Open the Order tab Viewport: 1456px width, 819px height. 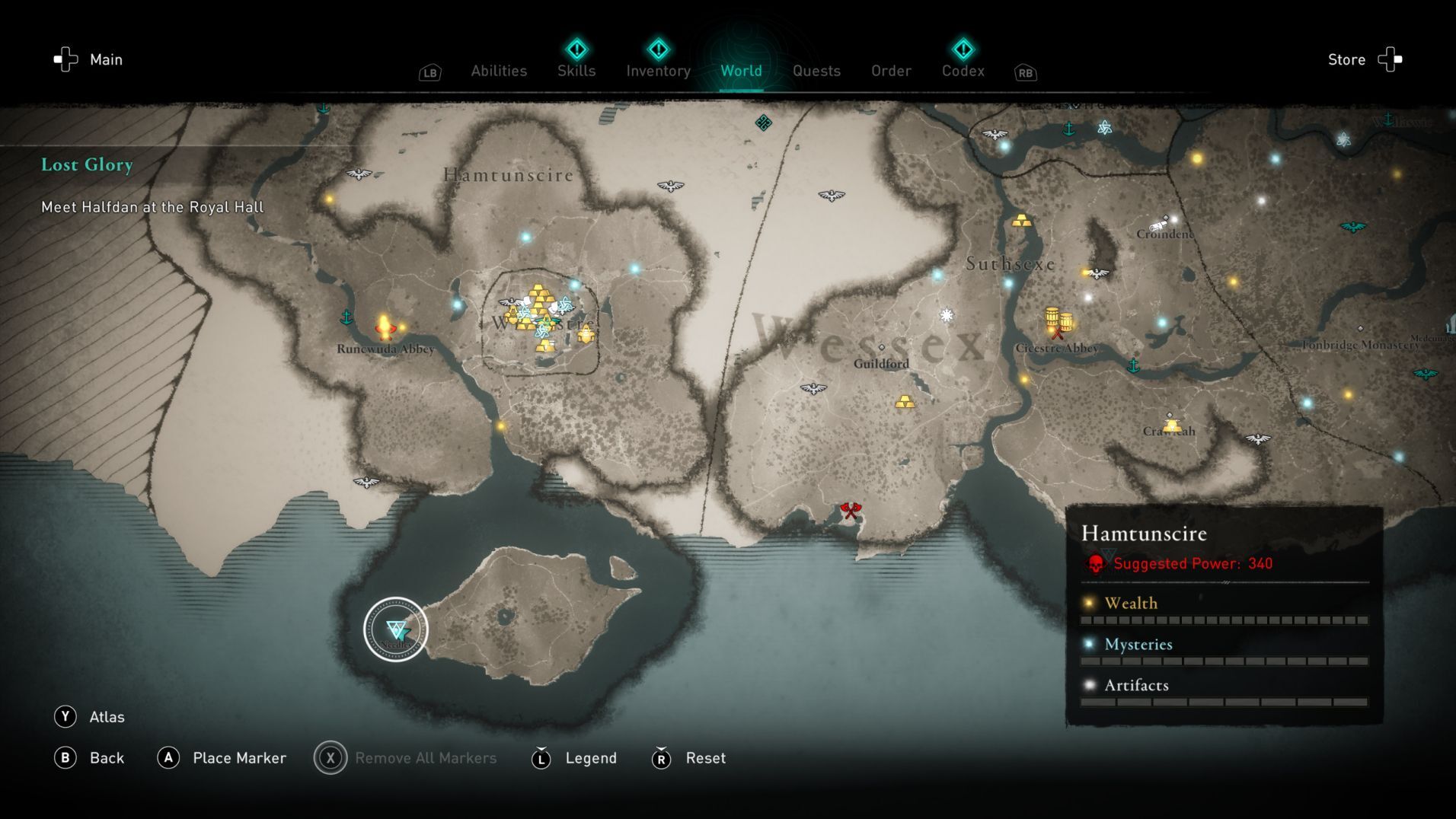891,71
